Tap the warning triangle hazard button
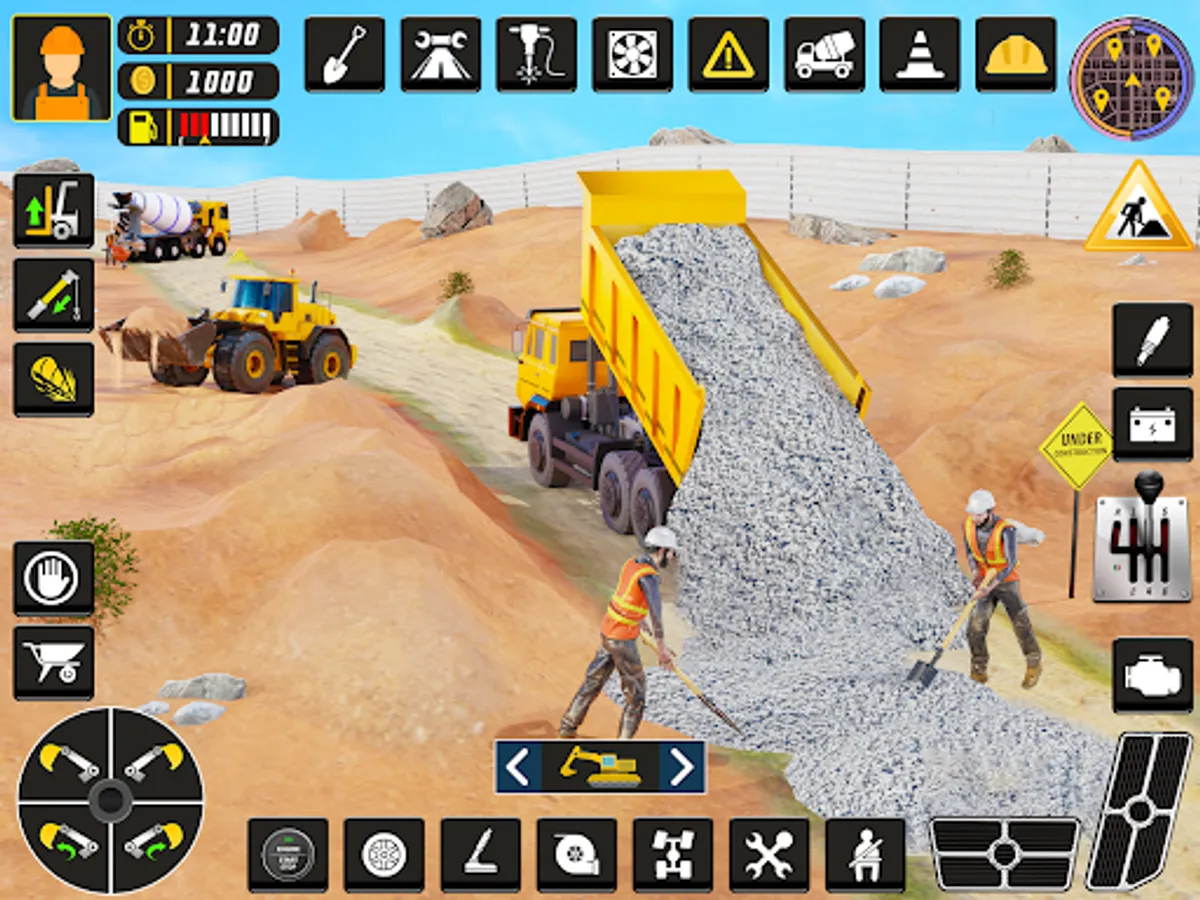This screenshot has height=900, width=1200. [728, 55]
